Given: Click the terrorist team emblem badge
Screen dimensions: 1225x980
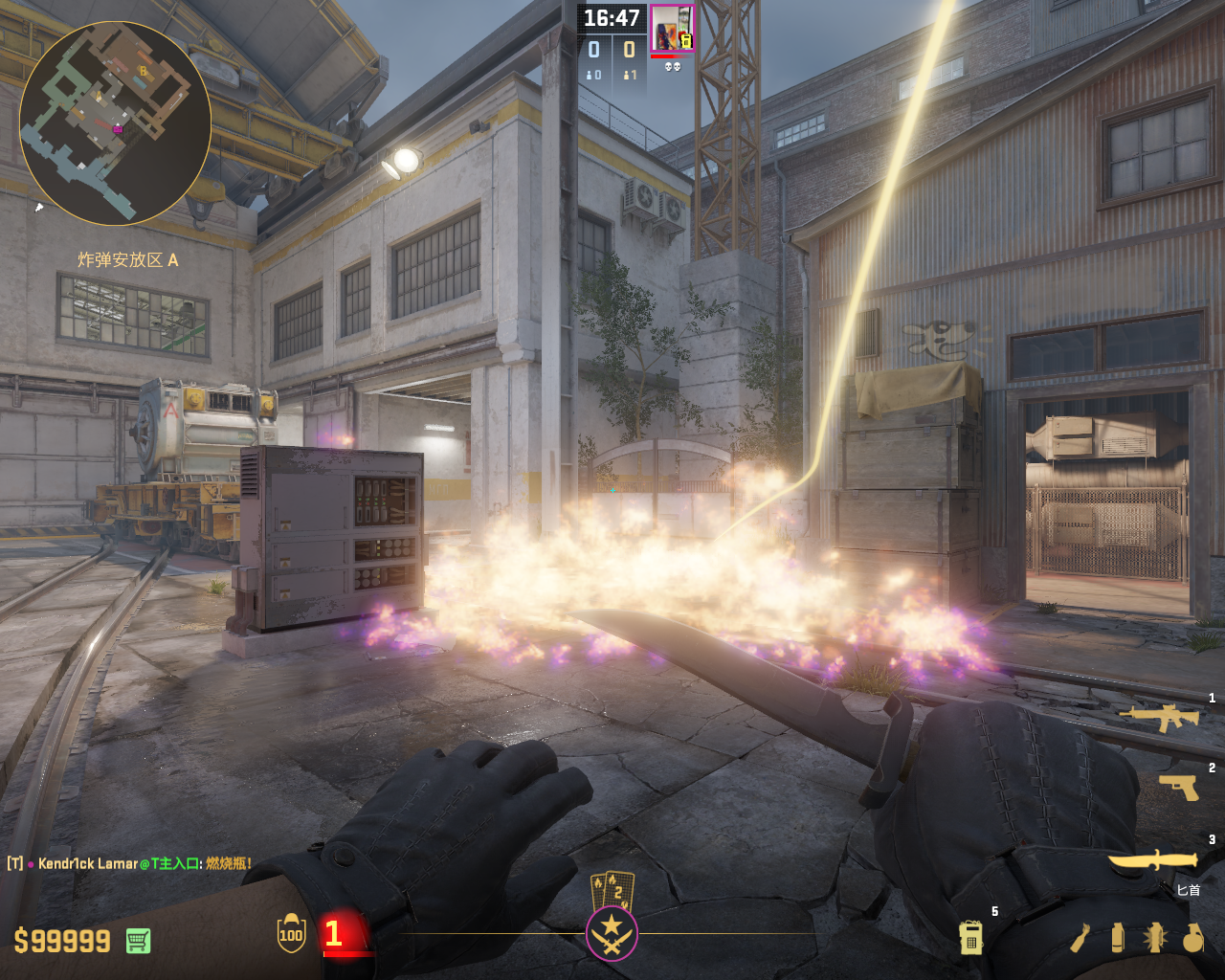Looking at the screenshot, I should tap(612, 932).
